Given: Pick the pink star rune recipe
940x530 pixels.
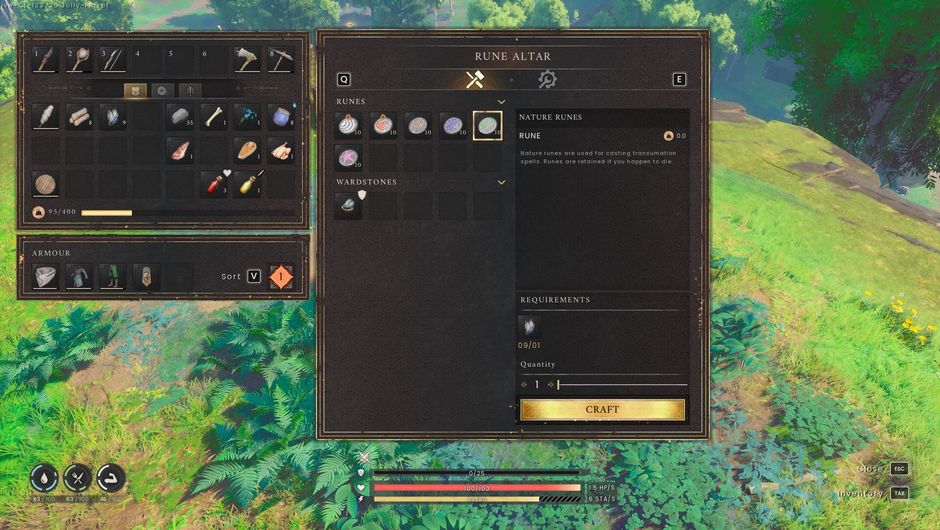Looking at the screenshot, I should click(349, 158).
